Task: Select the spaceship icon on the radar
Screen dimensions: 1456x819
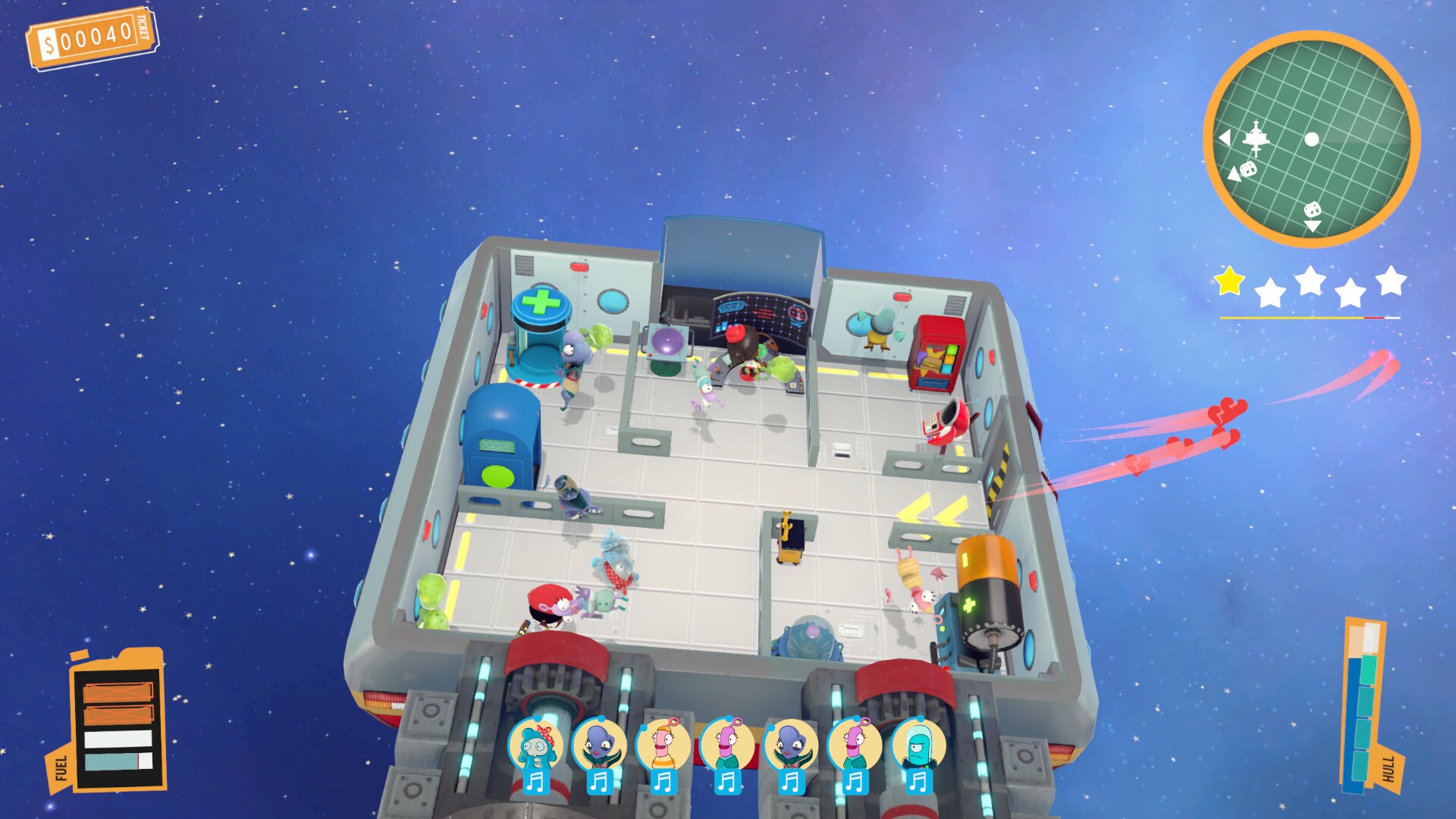Action: pos(1257,139)
